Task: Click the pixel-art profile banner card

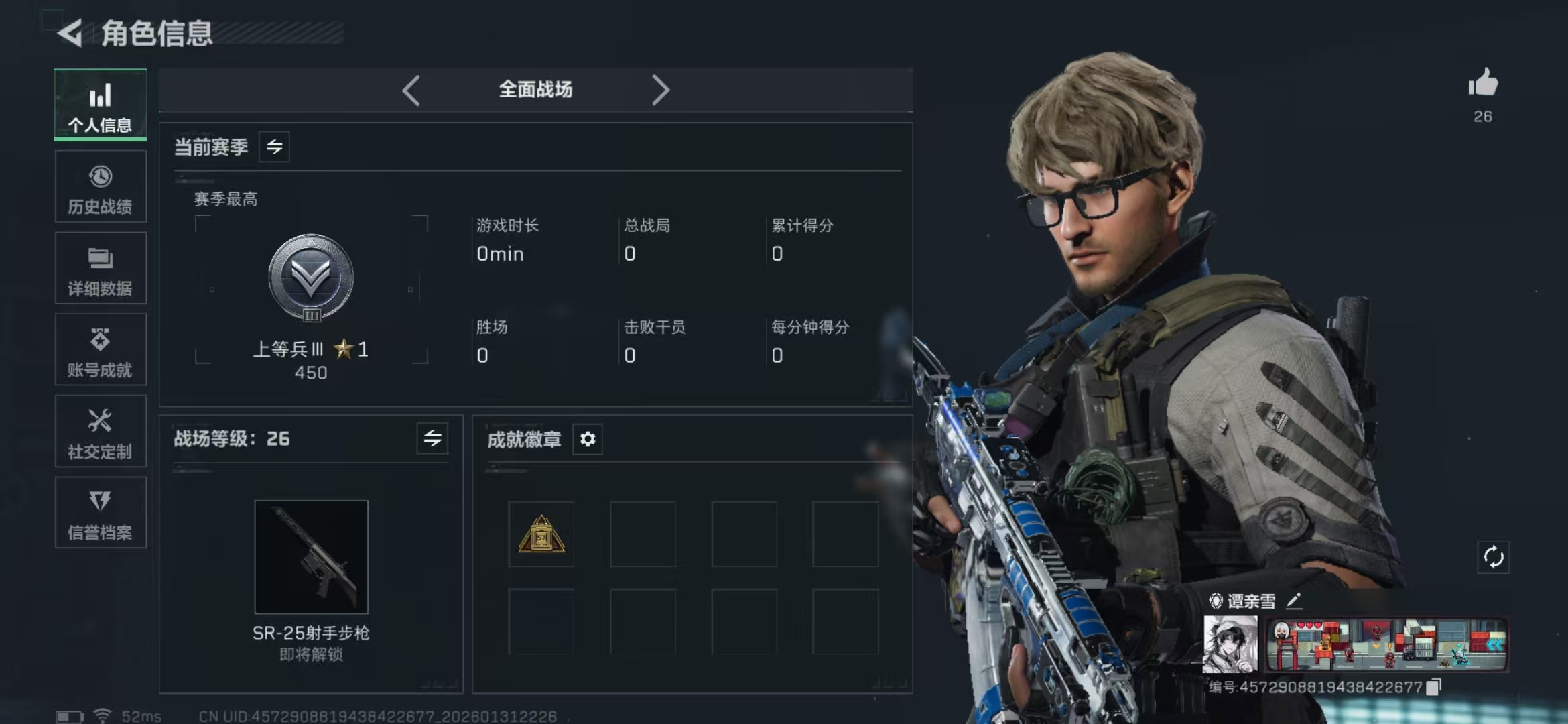Action: (x=1386, y=645)
